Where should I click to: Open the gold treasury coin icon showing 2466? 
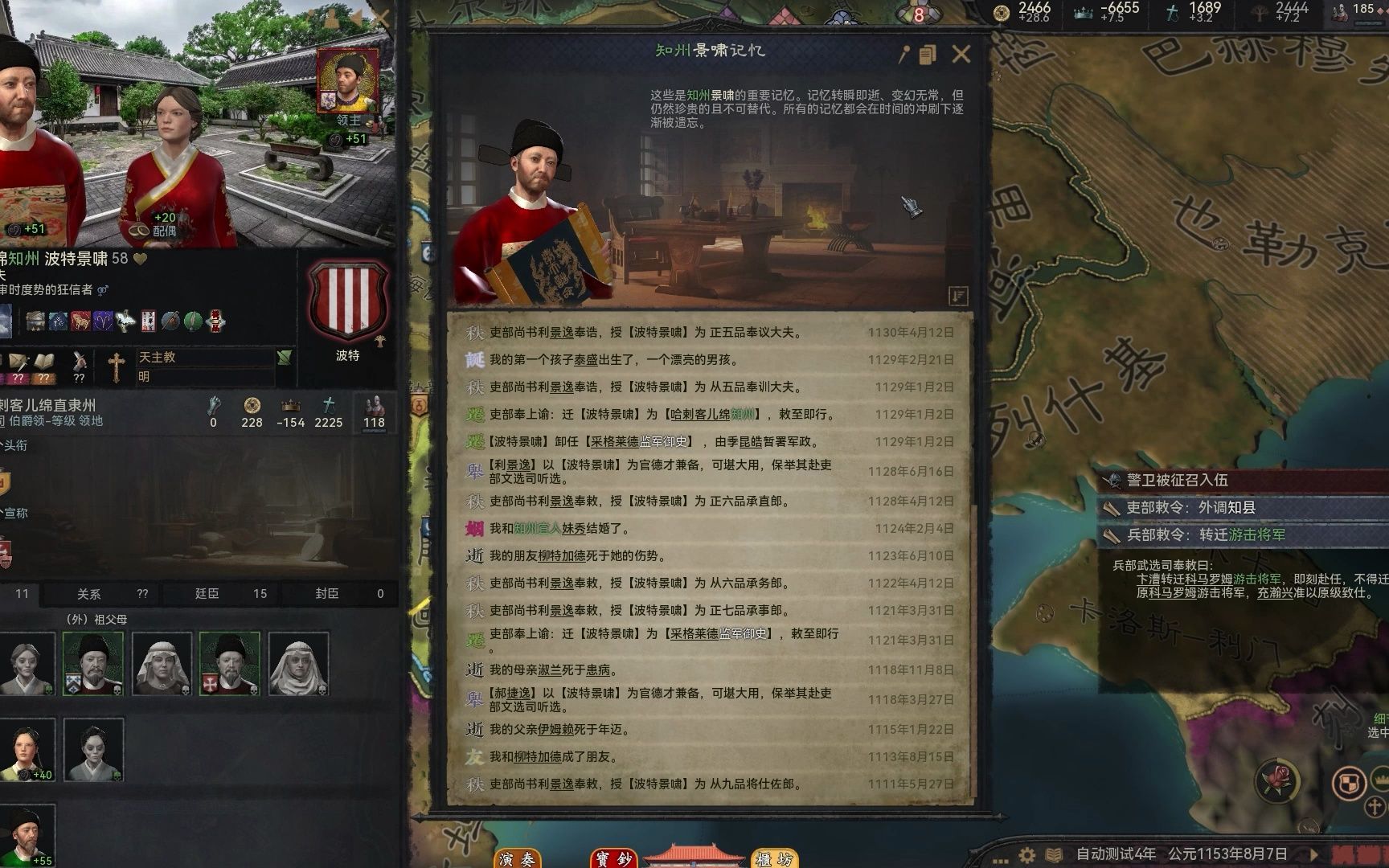[1002, 11]
